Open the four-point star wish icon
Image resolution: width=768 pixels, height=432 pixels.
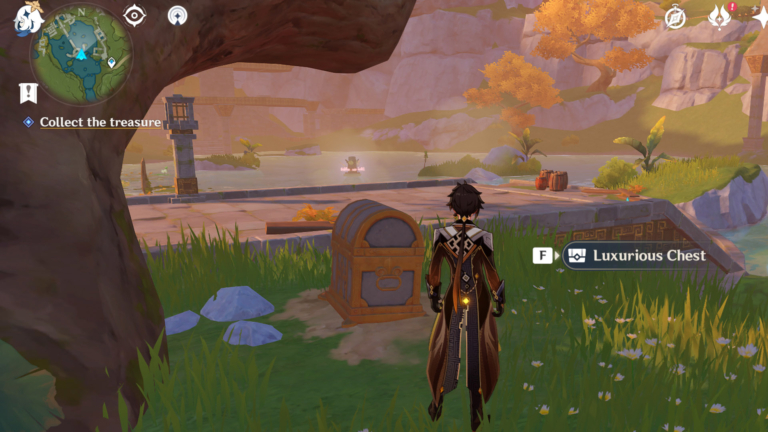[759, 17]
